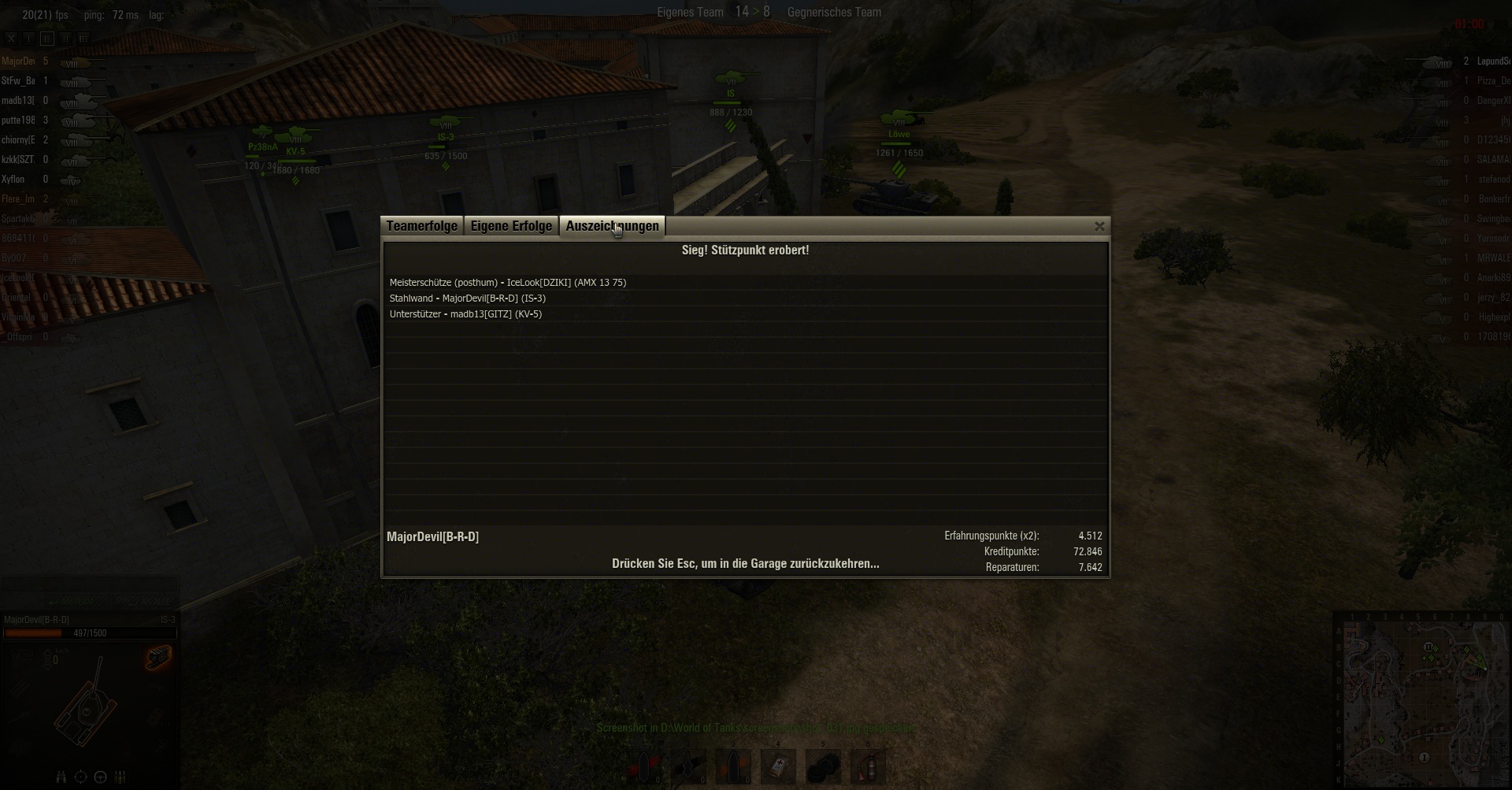Hide the player list with the X button
Screen dimensions: 1512x790
(x=11, y=38)
